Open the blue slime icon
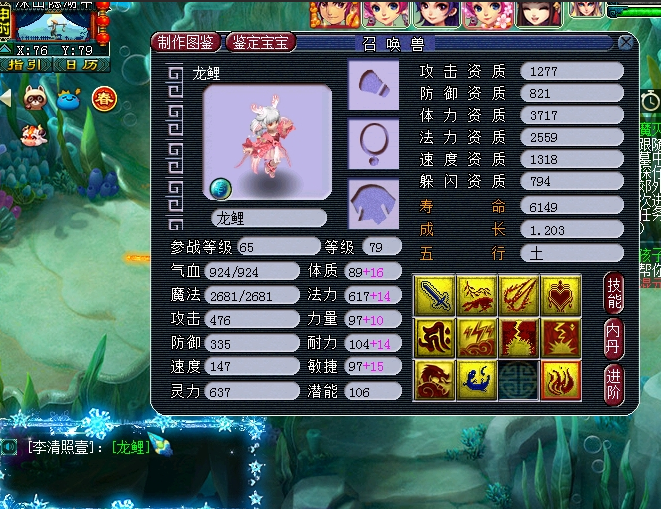Screen dimensions: 661x509 (x=70, y=98)
